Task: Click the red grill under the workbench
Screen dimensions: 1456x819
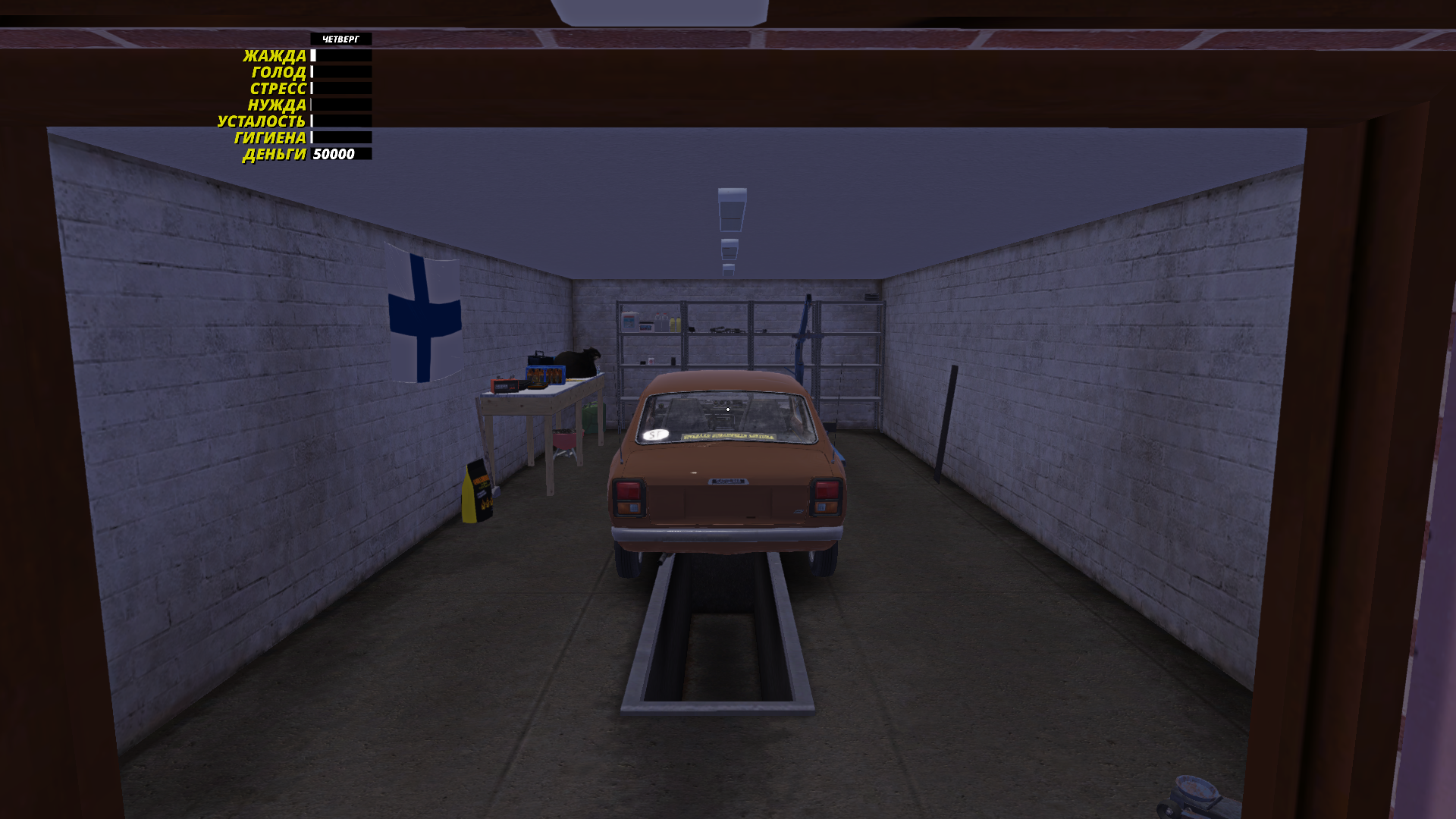Action: [565, 440]
